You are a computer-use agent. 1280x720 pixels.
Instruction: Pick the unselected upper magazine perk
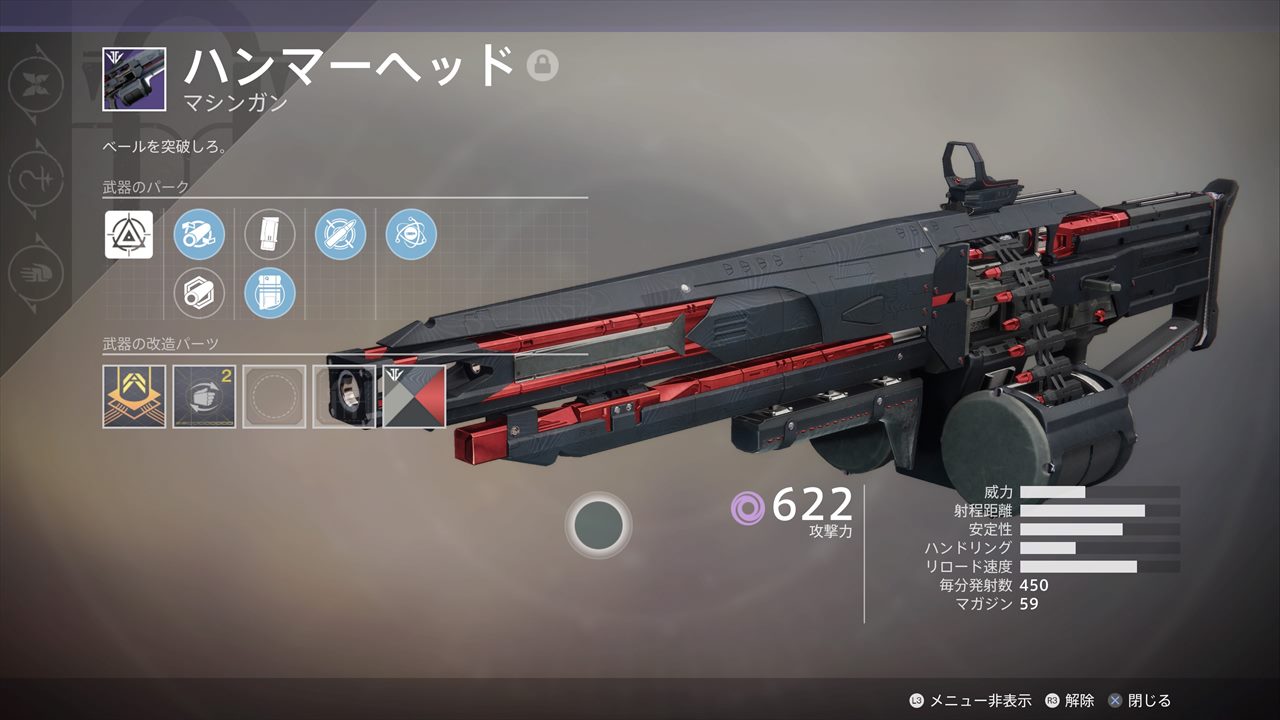tap(270, 235)
